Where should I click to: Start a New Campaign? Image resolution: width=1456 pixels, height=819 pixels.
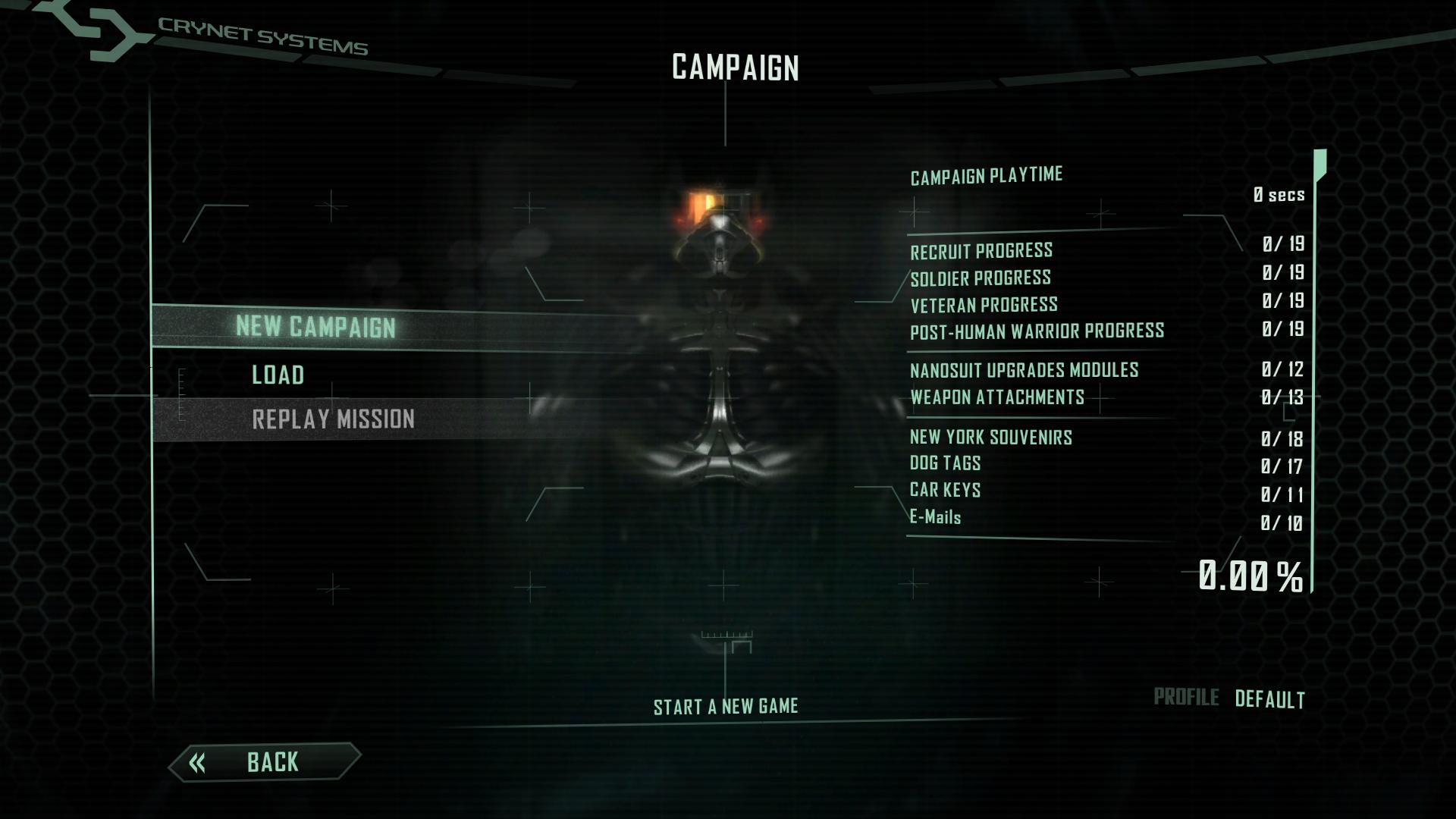(315, 327)
